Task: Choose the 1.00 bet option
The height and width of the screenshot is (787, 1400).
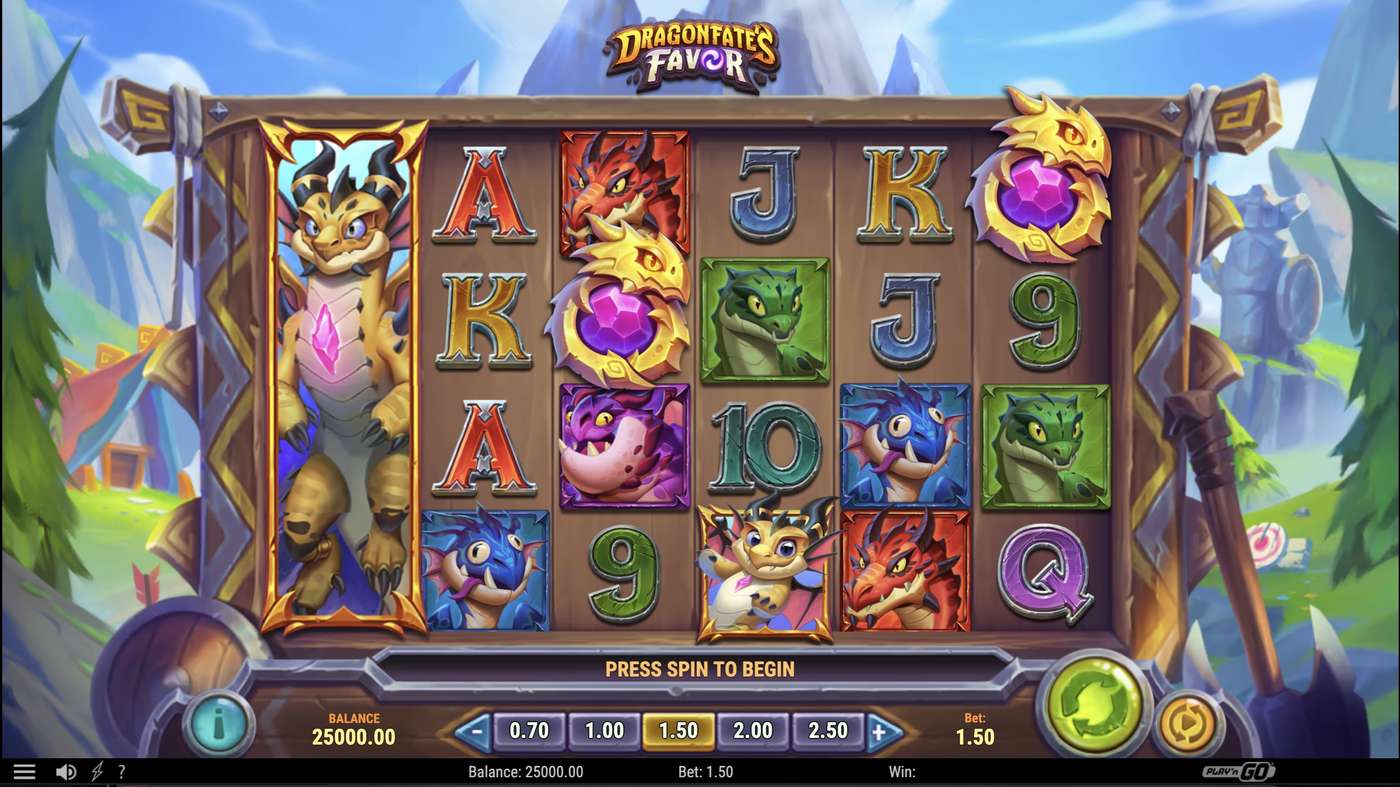Action: (603, 731)
